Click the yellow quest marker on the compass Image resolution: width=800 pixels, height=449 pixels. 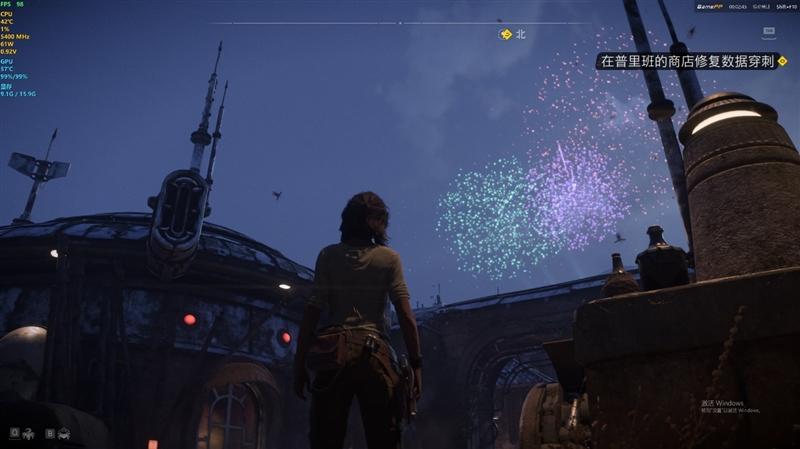[x=506, y=34]
